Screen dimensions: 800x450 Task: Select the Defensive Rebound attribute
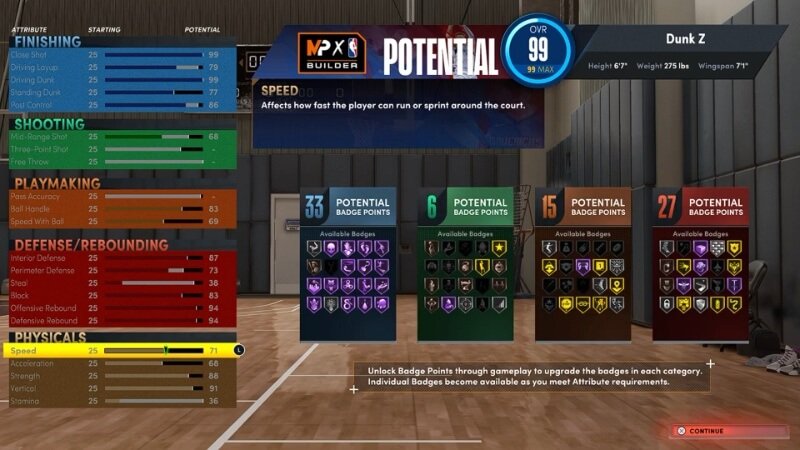point(120,321)
